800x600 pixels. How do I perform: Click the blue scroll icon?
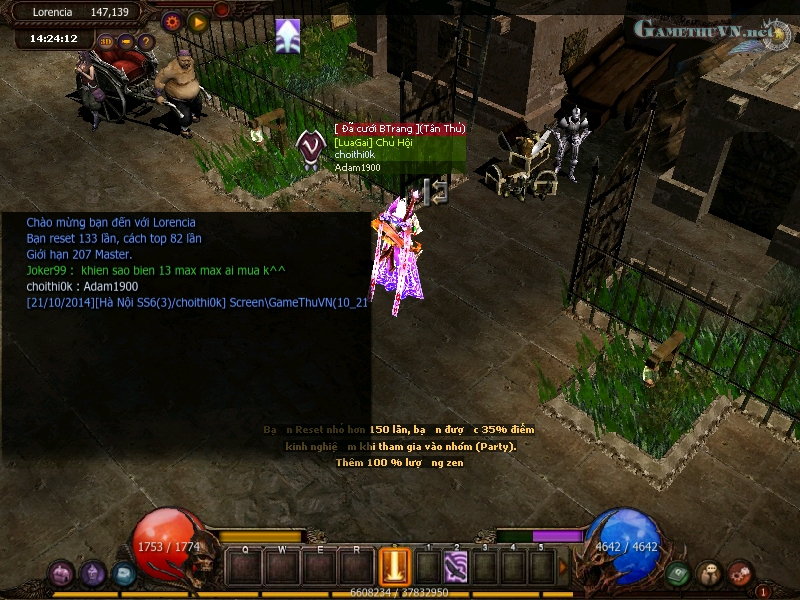[x=123, y=574]
